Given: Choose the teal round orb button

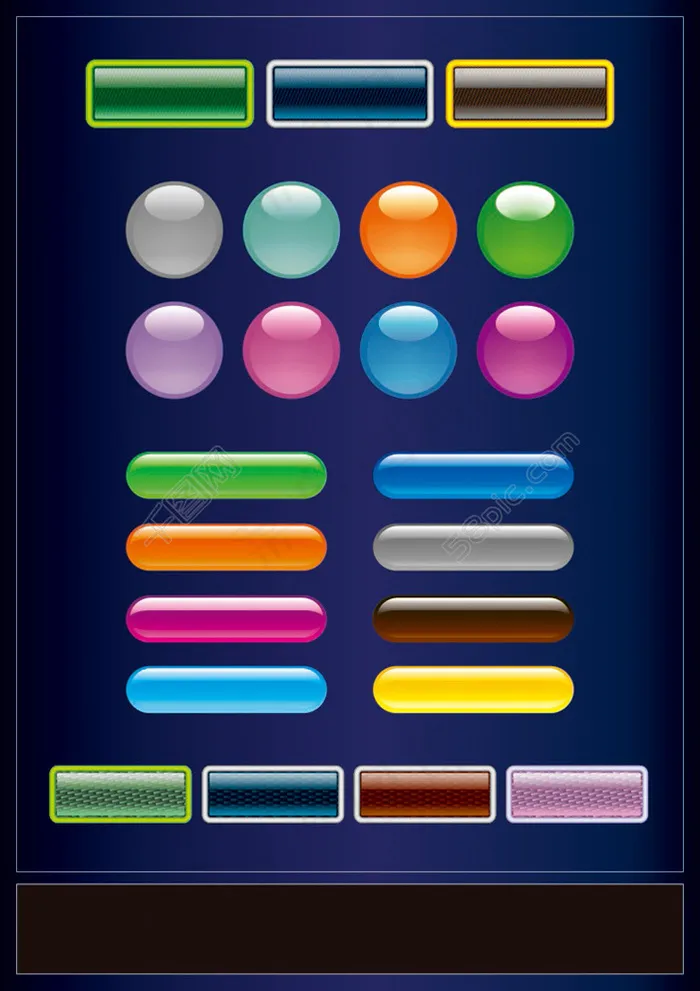Looking at the screenshot, I should click(291, 230).
